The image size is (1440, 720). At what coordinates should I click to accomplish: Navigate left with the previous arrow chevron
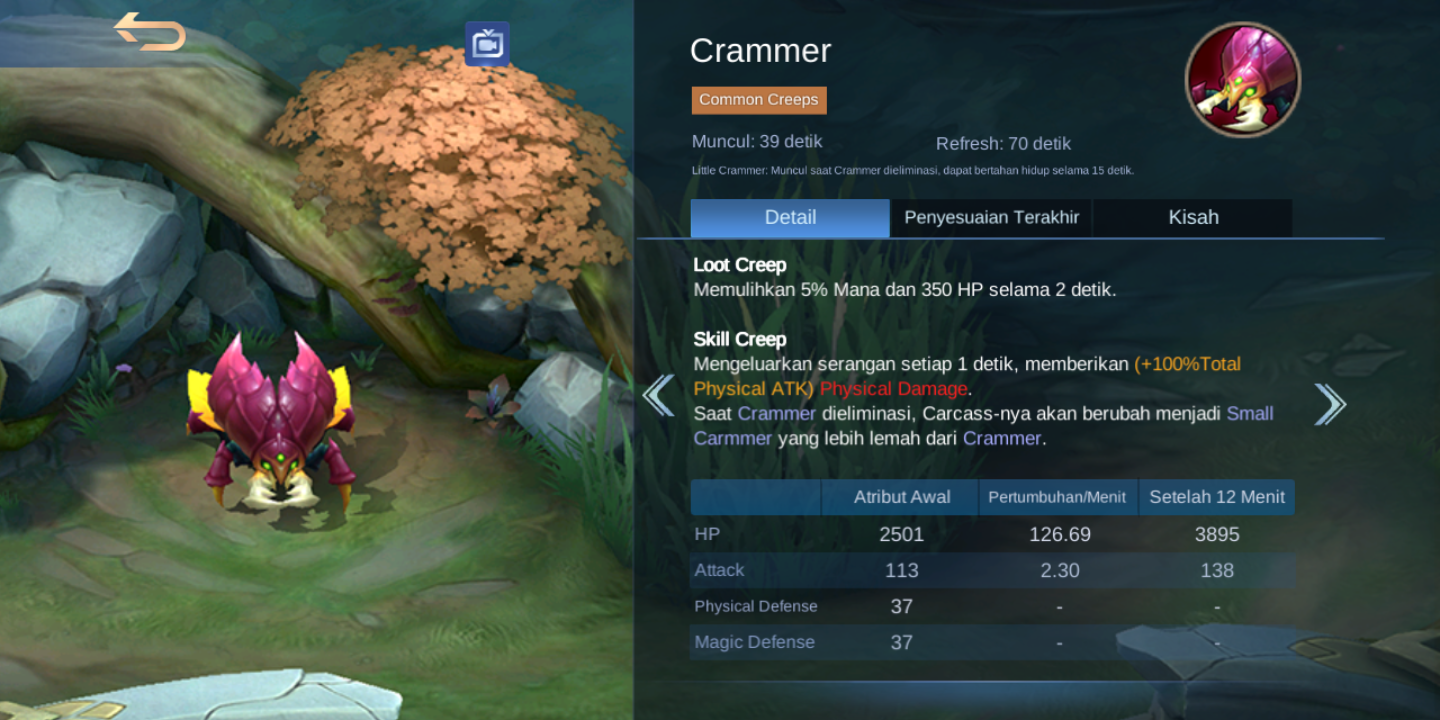(659, 396)
